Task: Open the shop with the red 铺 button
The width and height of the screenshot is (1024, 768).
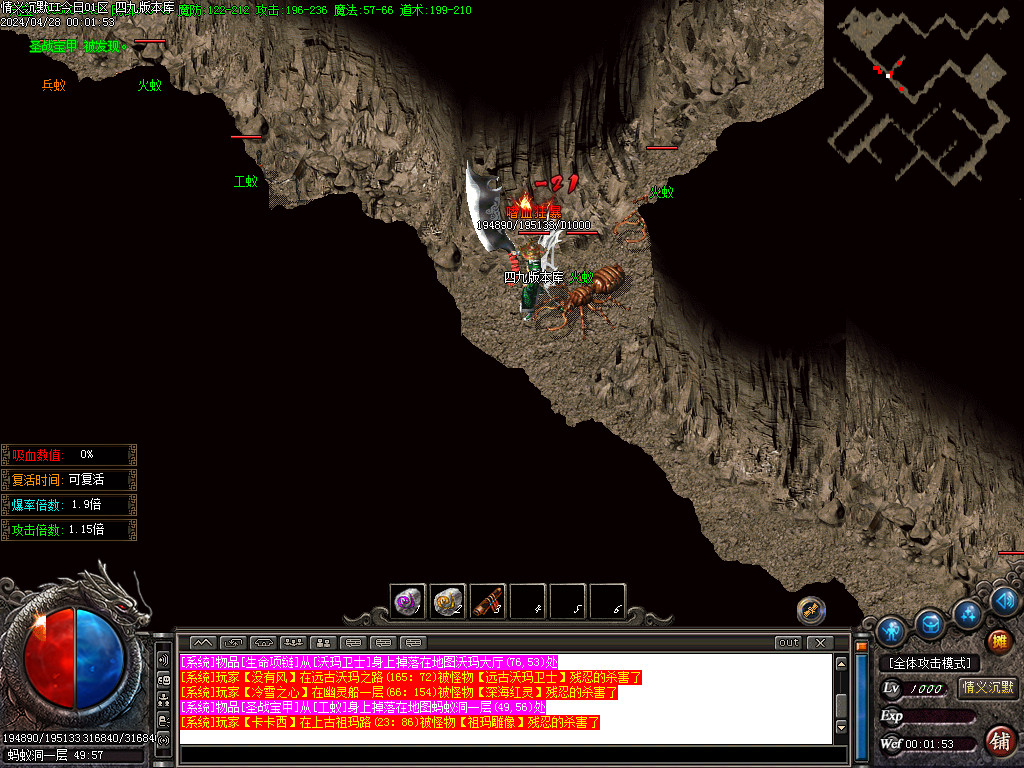Action: (998, 741)
